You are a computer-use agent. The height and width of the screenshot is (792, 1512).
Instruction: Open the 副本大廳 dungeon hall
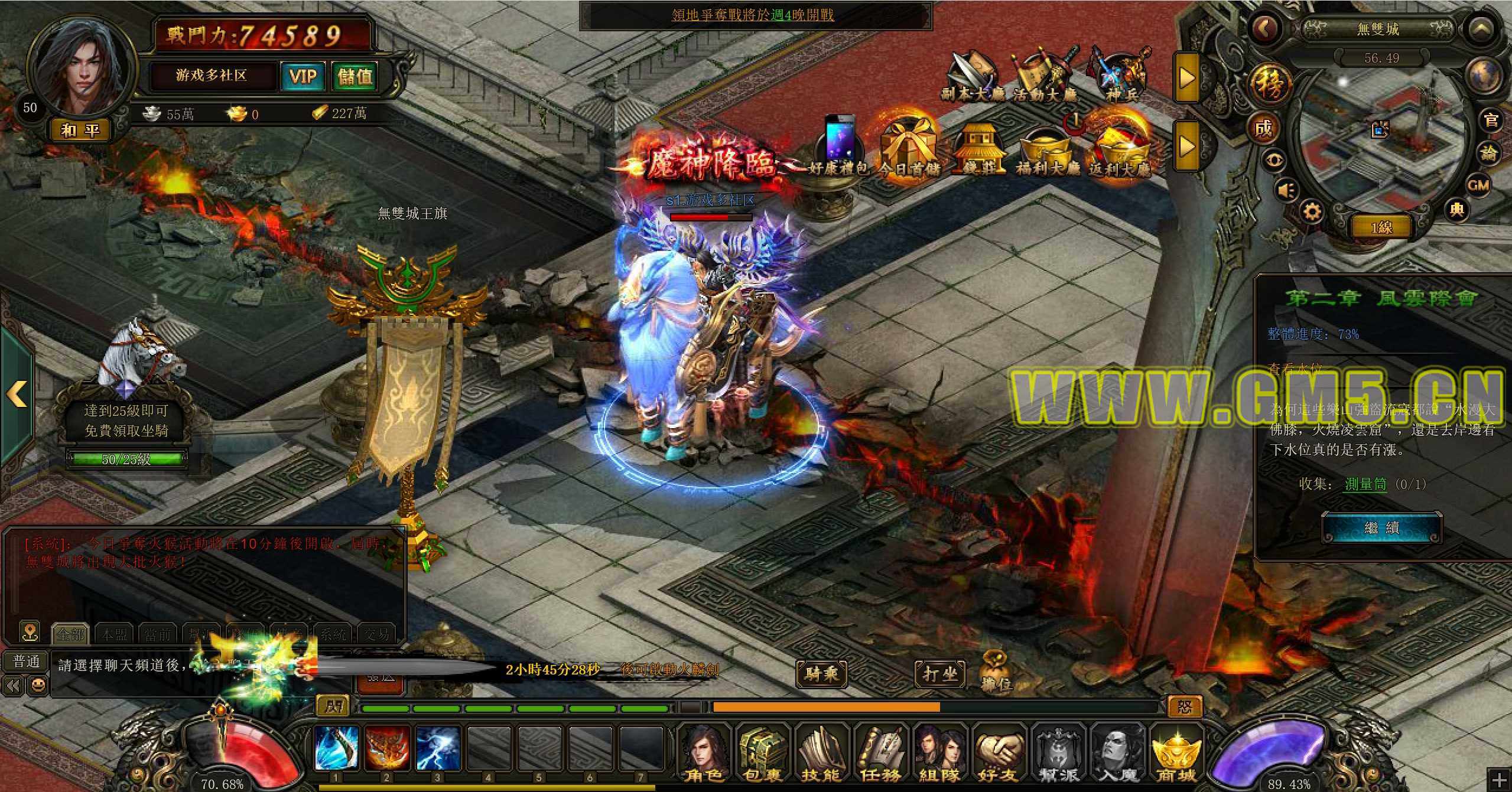[972, 77]
